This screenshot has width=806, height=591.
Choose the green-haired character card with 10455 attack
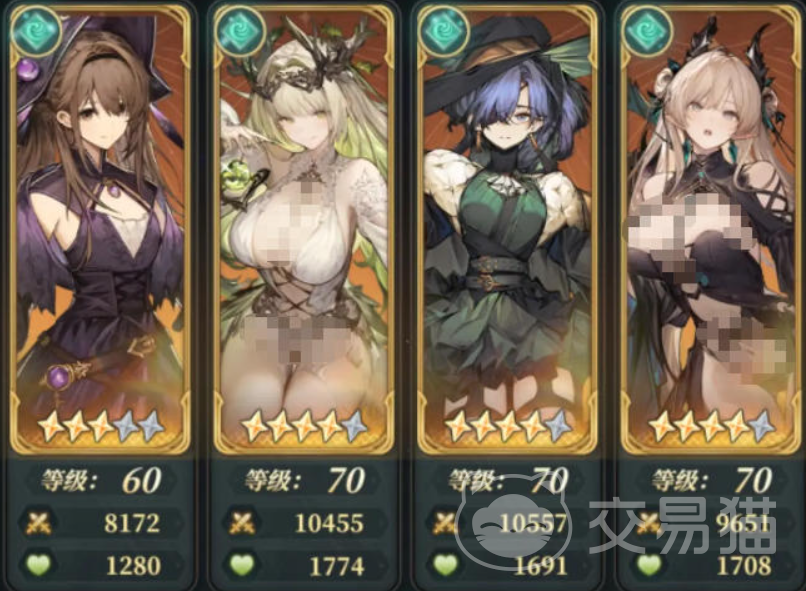click(x=302, y=230)
